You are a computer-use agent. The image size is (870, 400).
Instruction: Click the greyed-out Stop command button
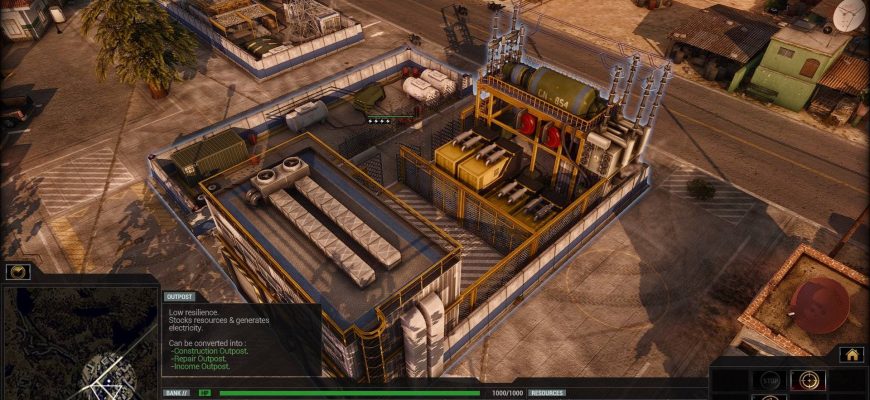pyautogui.click(x=769, y=380)
